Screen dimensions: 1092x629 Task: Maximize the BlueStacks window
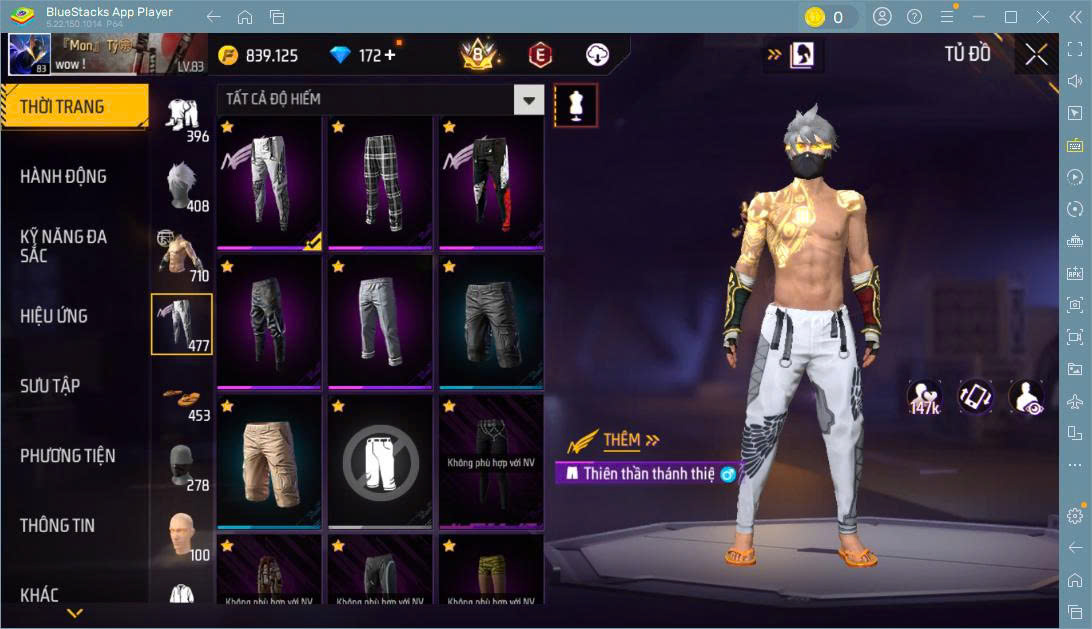coord(1011,16)
